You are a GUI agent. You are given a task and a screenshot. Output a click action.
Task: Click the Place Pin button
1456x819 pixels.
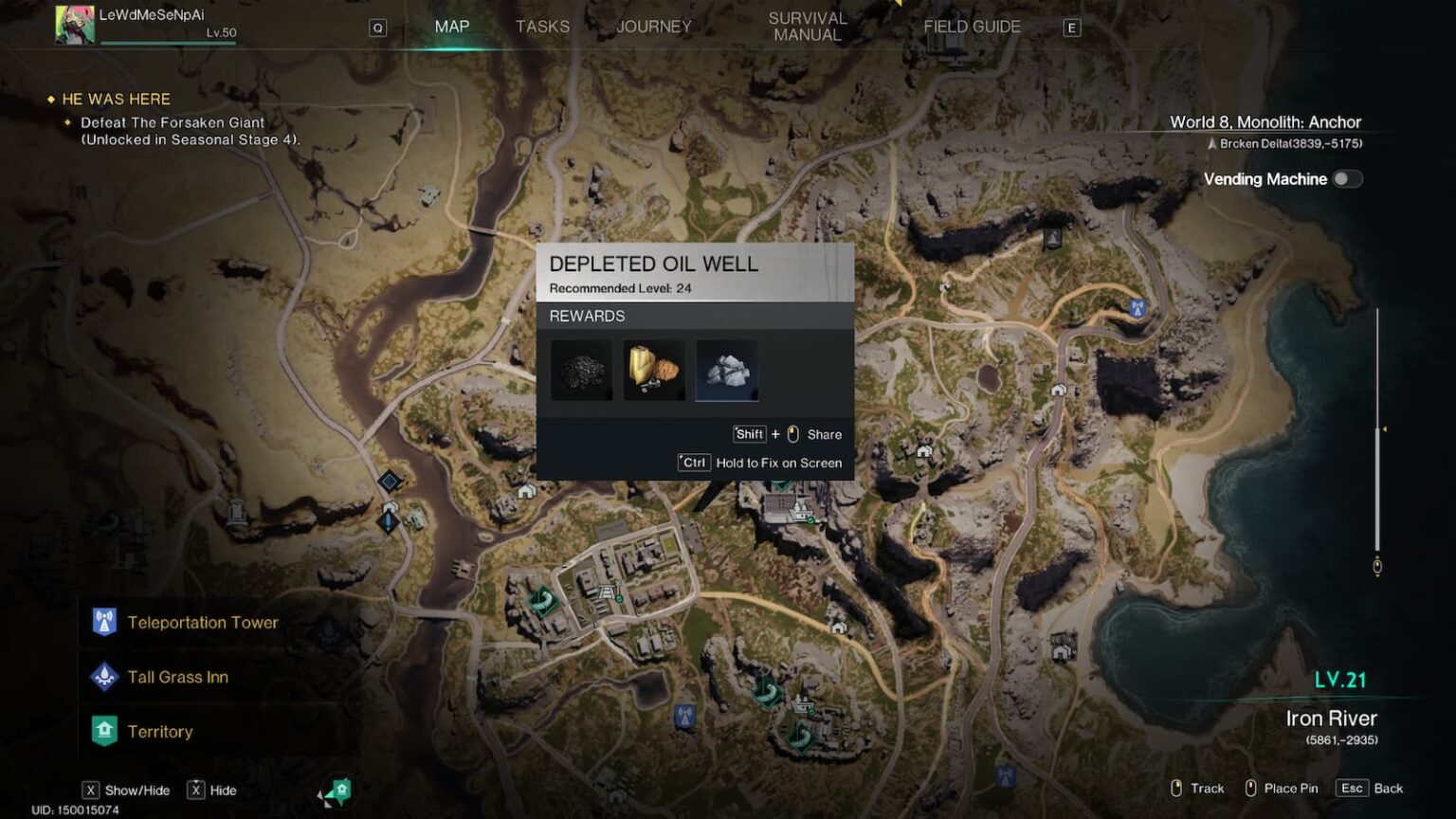coord(1291,788)
